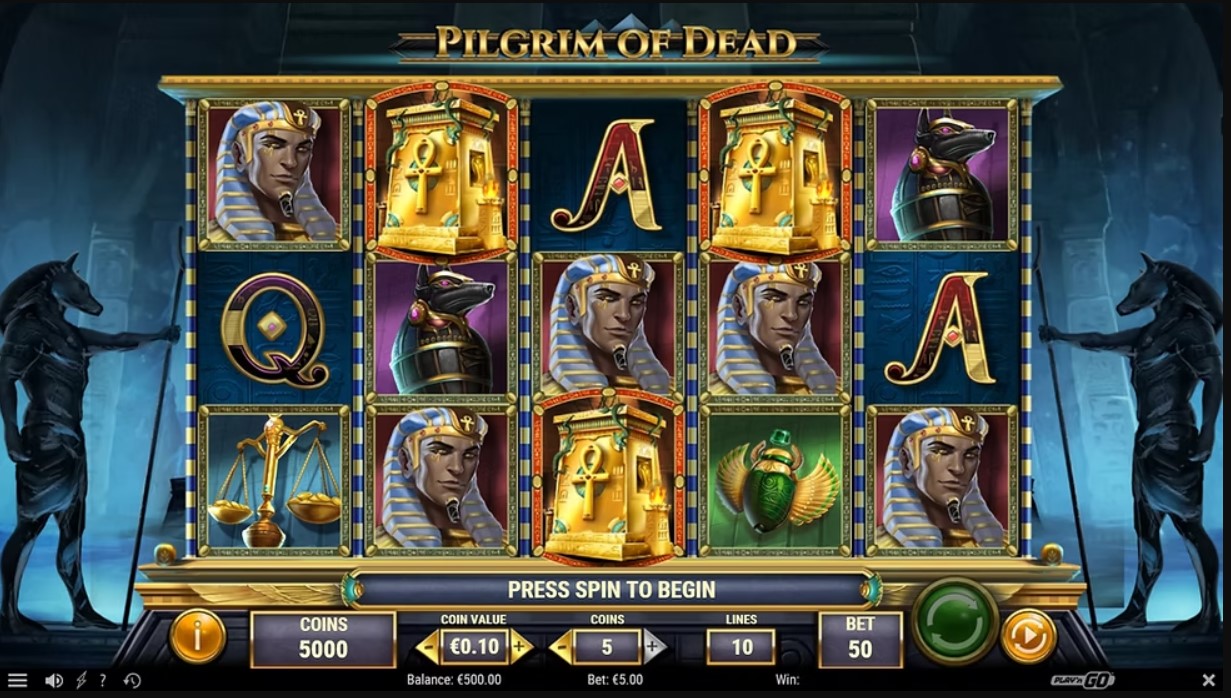Raise the number of coins
This screenshot has width=1231, height=698.
[654, 647]
